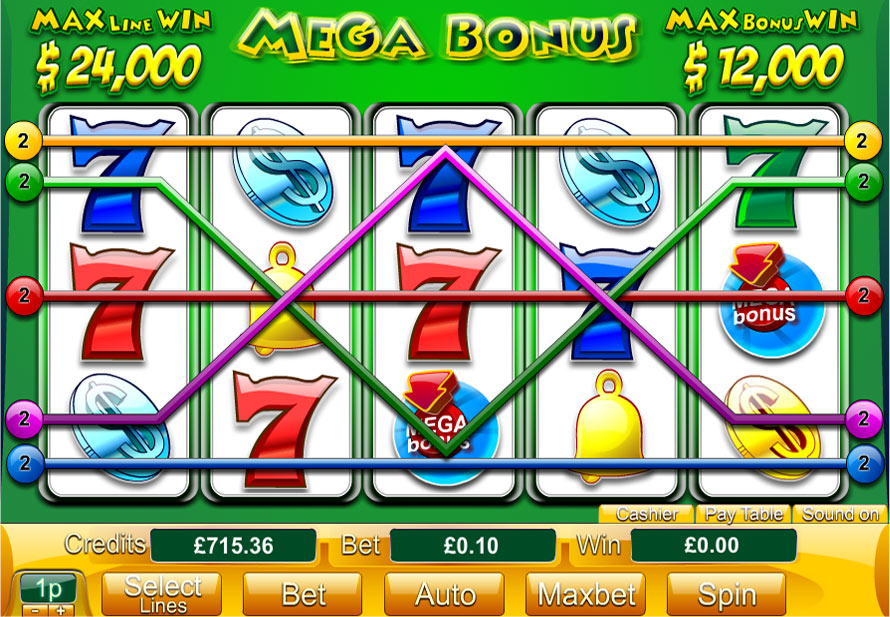Choose Select Lines
Image resolution: width=890 pixels, height=617 pixels.
click(163, 595)
